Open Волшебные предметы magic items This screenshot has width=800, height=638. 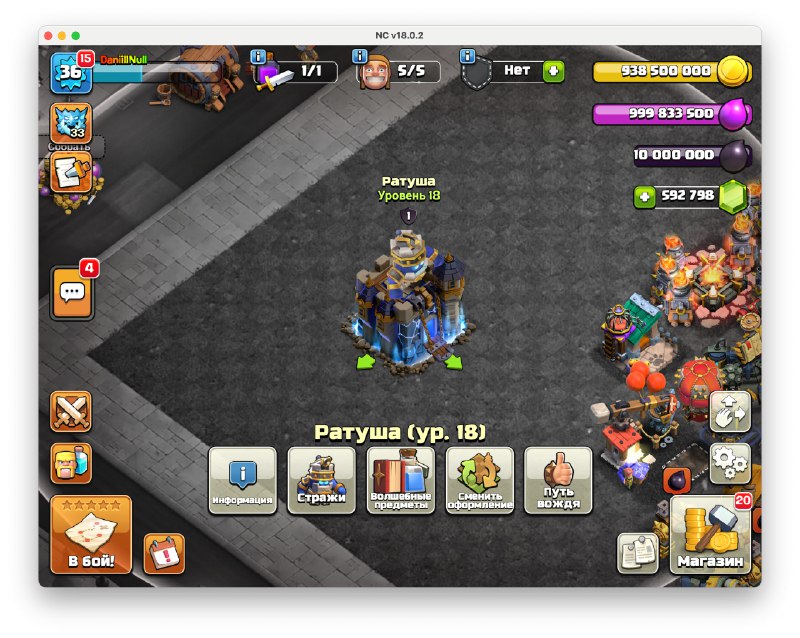click(401, 480)
